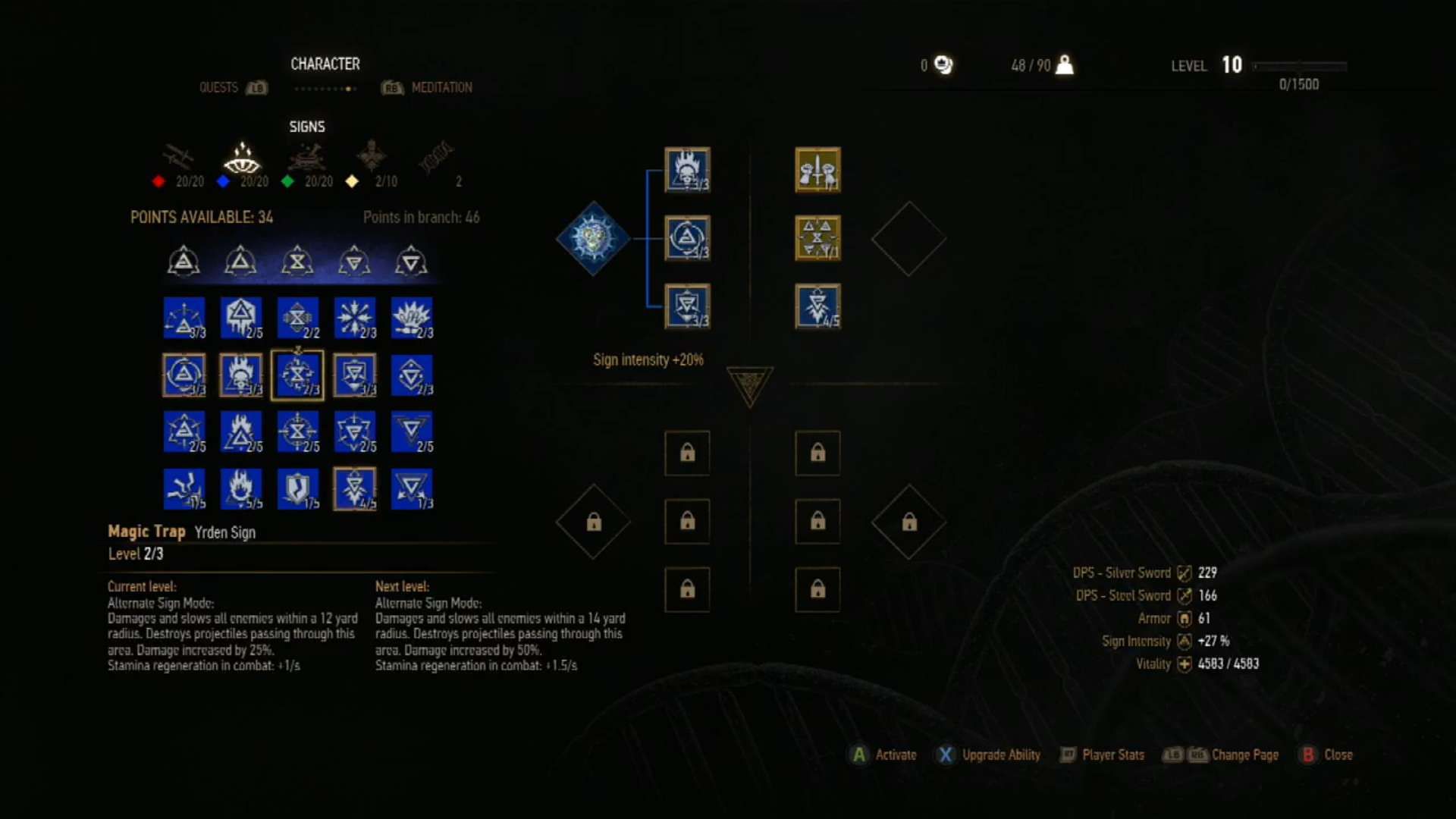Select the Pyromaniac skill
Image resolution: width=1456 pixels, height=819 pixels.
pos(241,488)
